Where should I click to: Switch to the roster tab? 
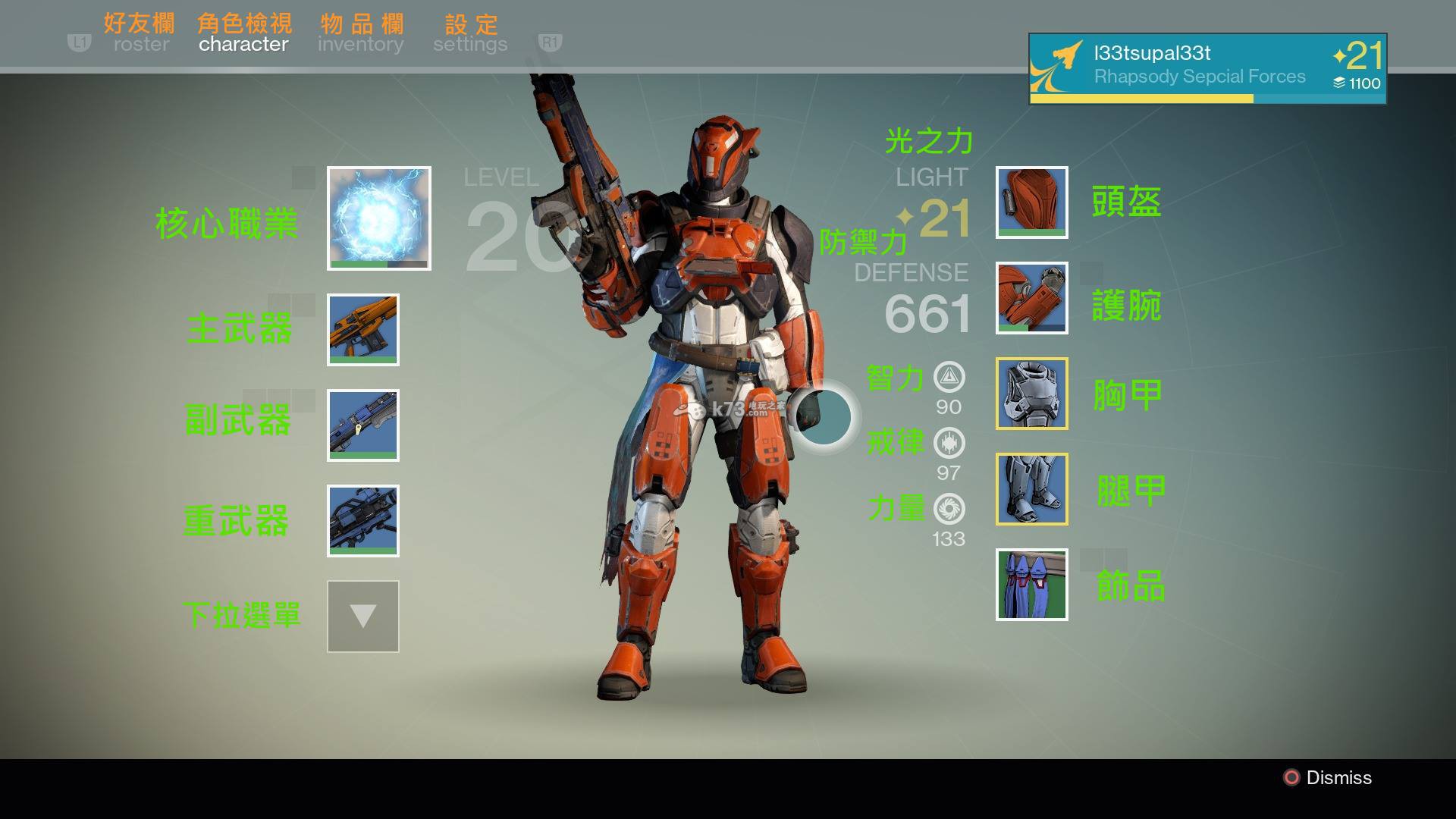[141, 44]
